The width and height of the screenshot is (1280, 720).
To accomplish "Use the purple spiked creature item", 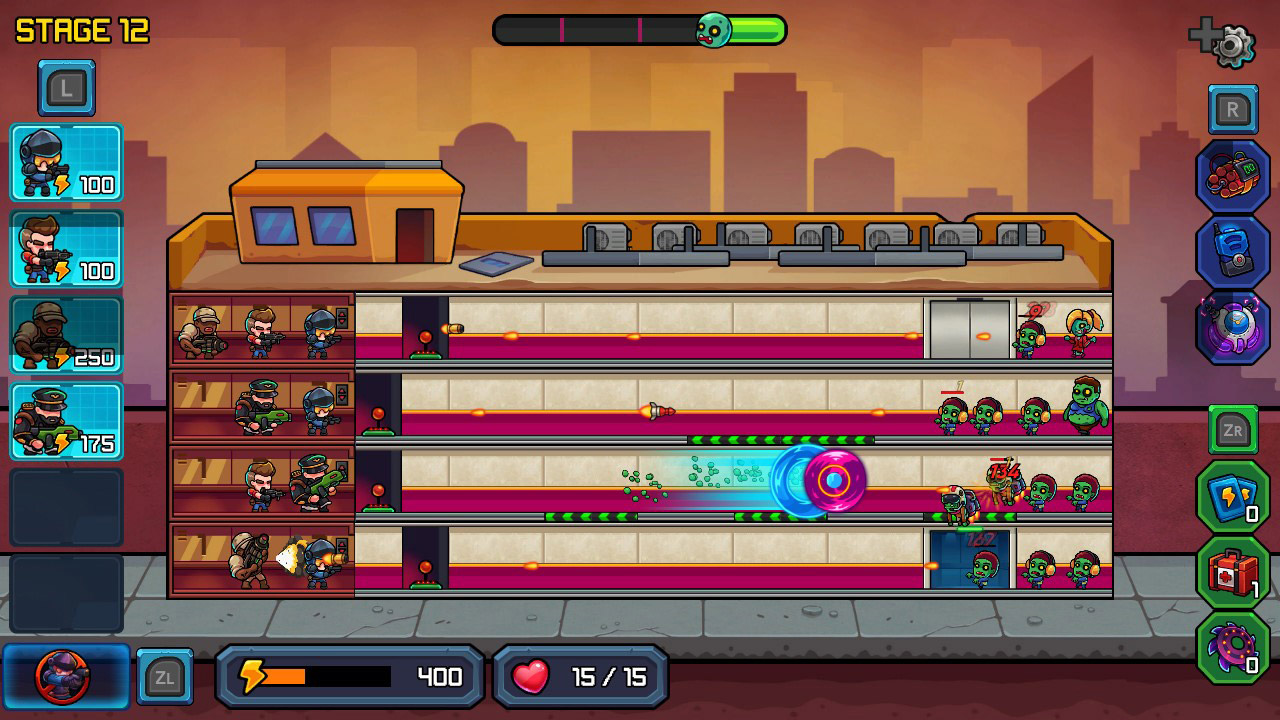I will [1232, 647].
